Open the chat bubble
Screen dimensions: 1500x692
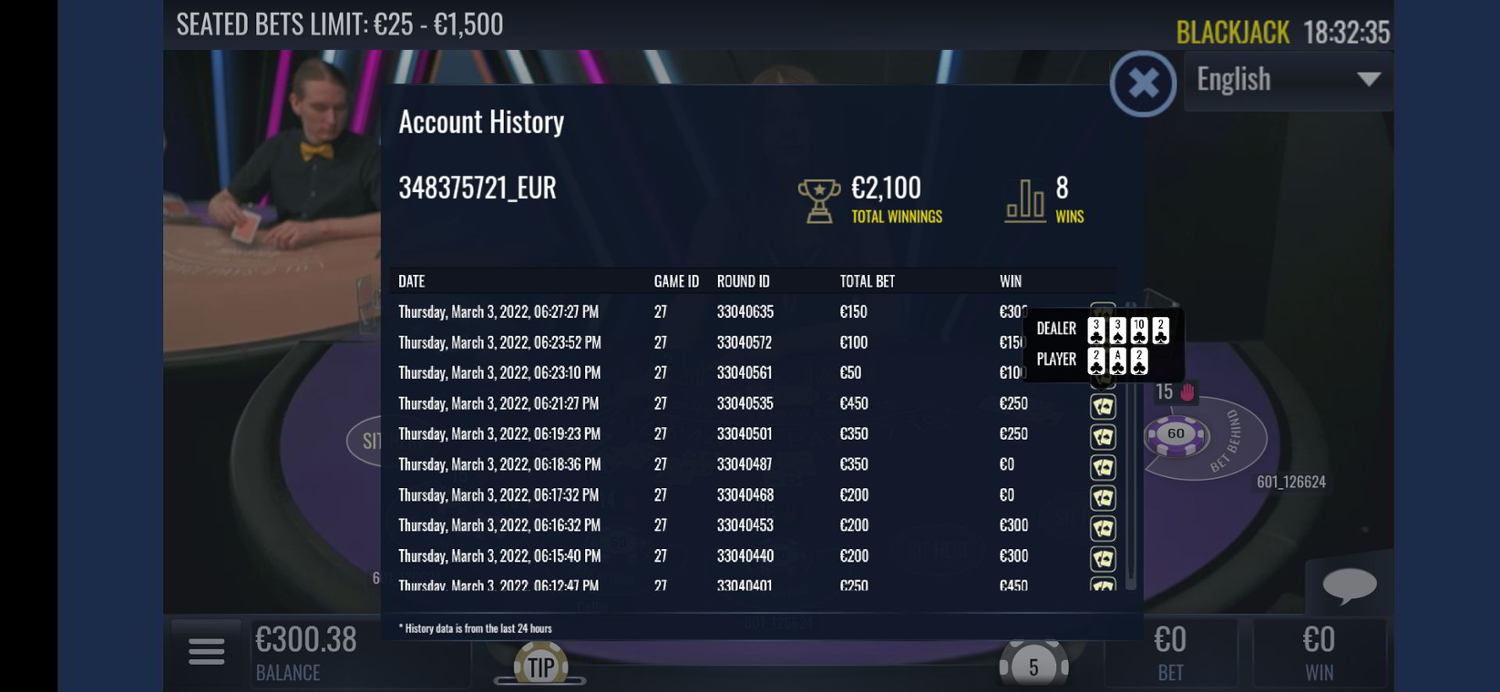[1349, 585]
